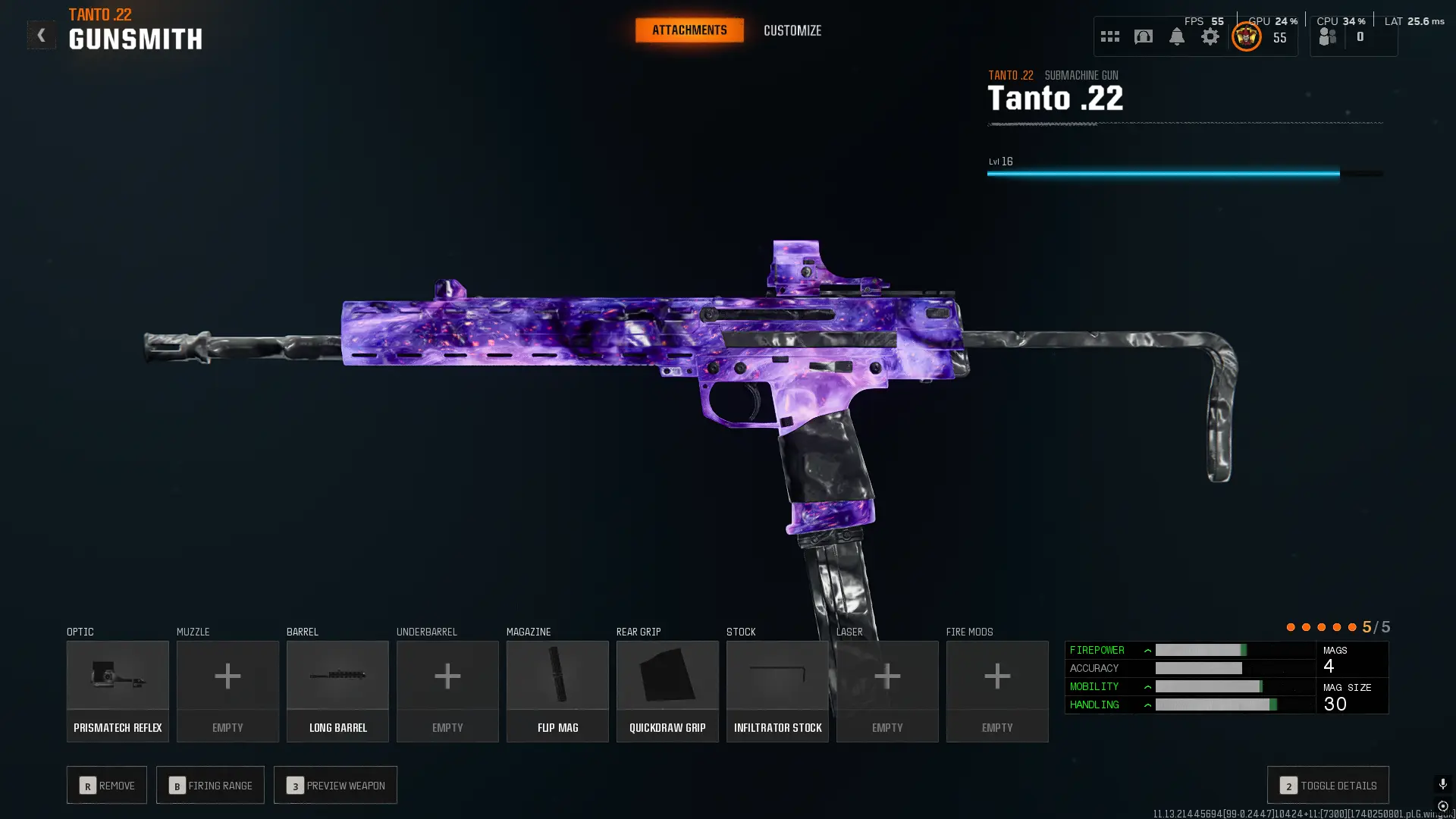The width and height of the screenshot is (1456, 819).
Task: Click the back arrow beside Gunsmith title
Action: pos(42,34)
